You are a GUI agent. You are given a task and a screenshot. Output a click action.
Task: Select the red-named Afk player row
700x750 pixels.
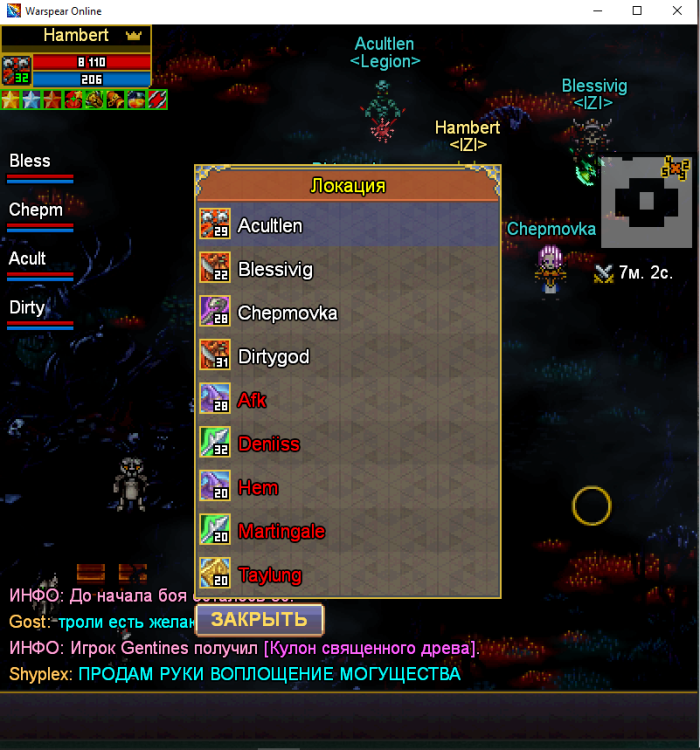pyautogui.click(x=347, y=400)
